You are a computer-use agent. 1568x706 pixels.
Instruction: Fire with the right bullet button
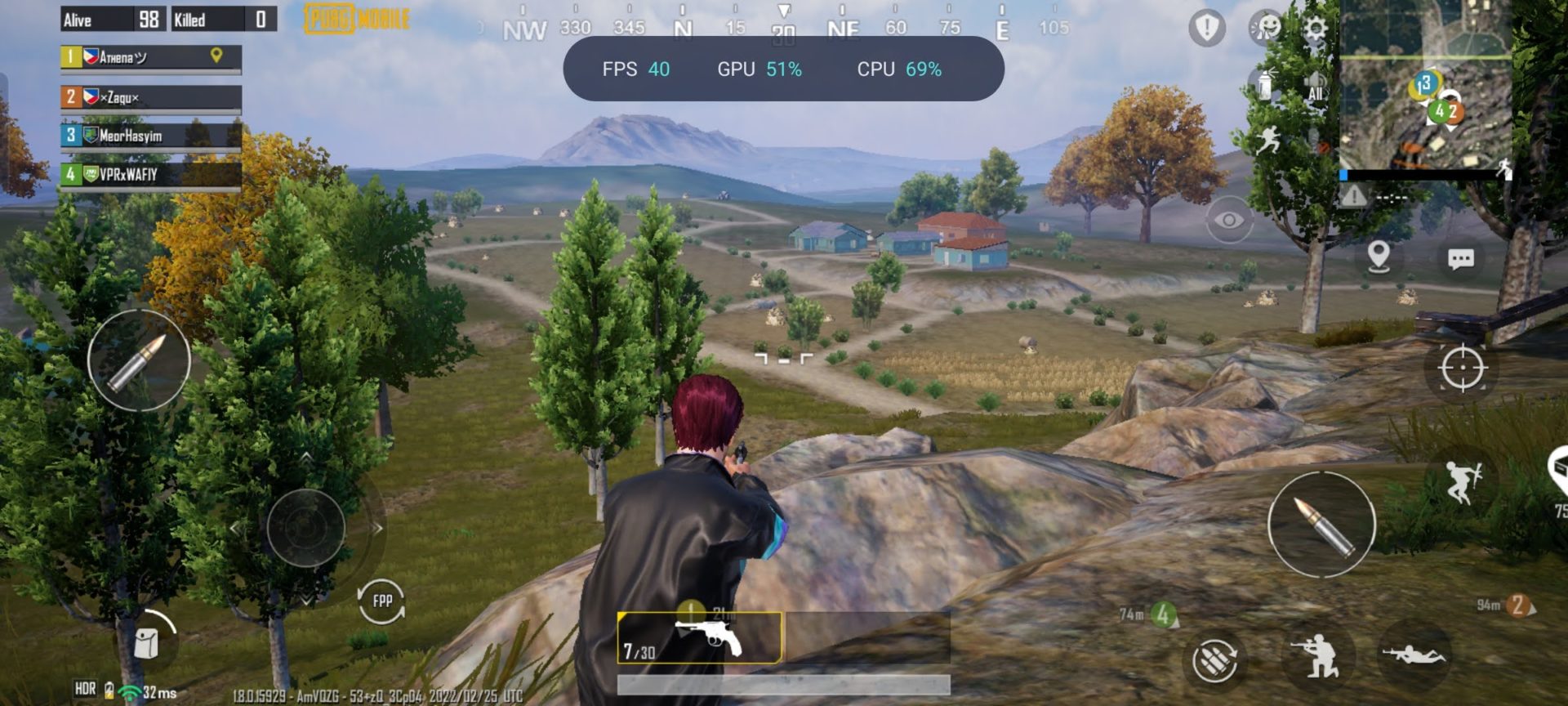tap(1321, 525)
